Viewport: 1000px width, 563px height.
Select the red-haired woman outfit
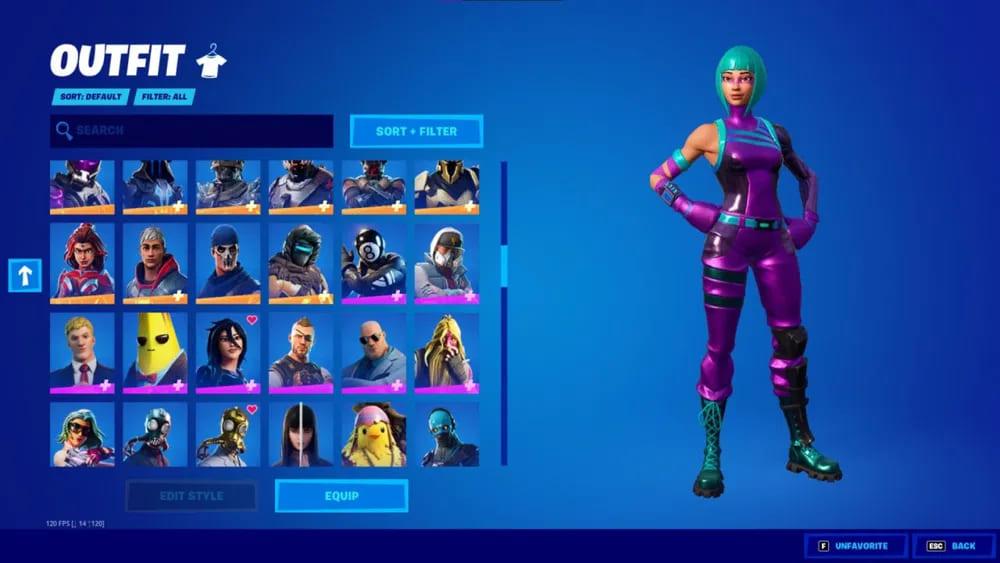click(x=82, y=261)
